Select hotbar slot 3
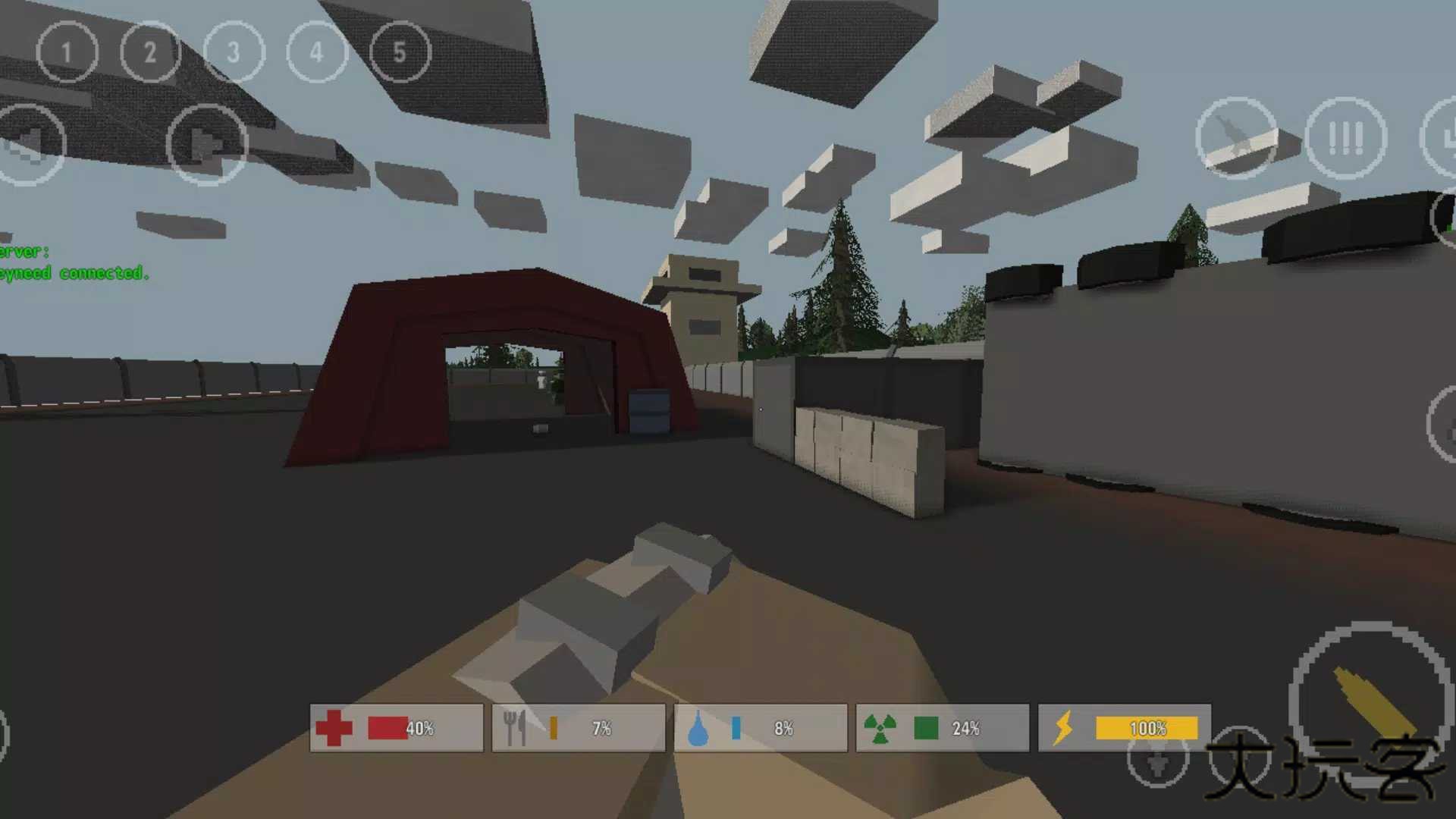The width and height of the screenshot is (1456, 819). pos(233,52)
